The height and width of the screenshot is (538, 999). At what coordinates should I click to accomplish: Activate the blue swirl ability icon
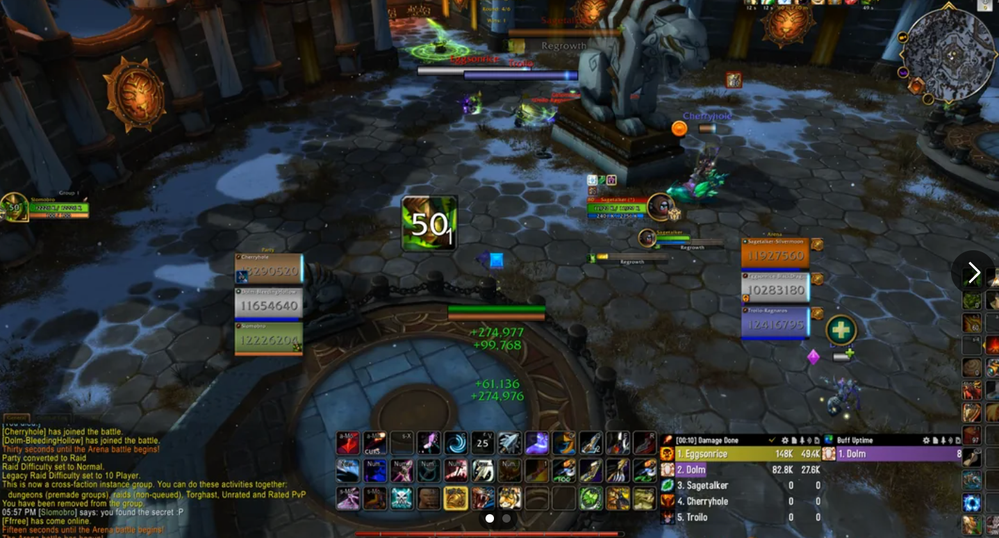456,444
